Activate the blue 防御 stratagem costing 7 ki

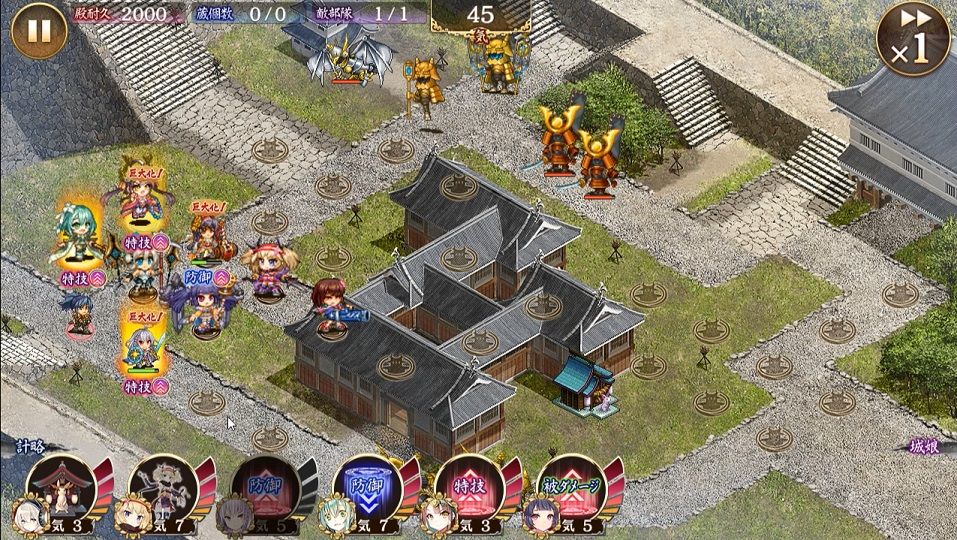pos(368,488)
